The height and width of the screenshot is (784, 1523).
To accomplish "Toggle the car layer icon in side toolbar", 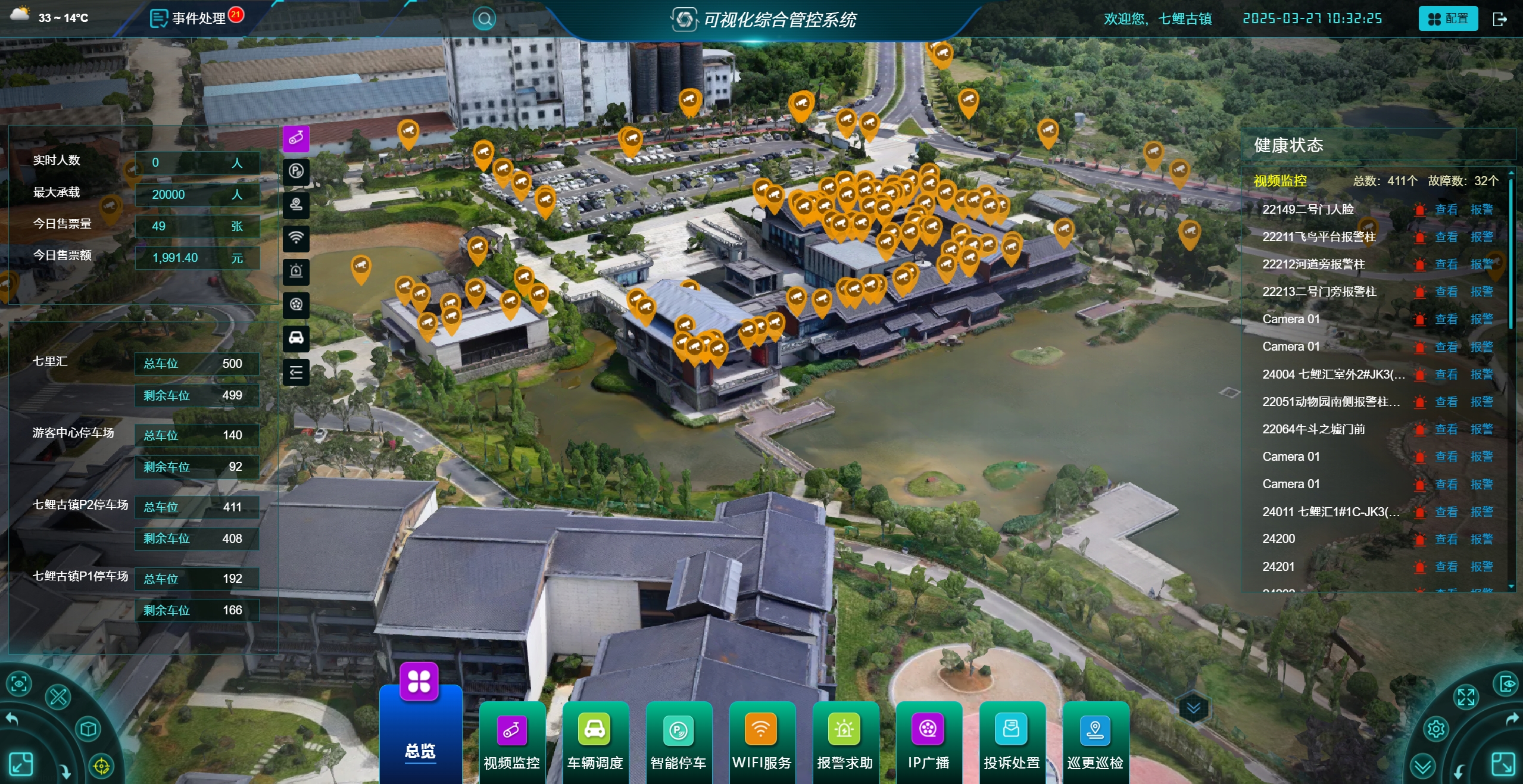I will [296, 338].
